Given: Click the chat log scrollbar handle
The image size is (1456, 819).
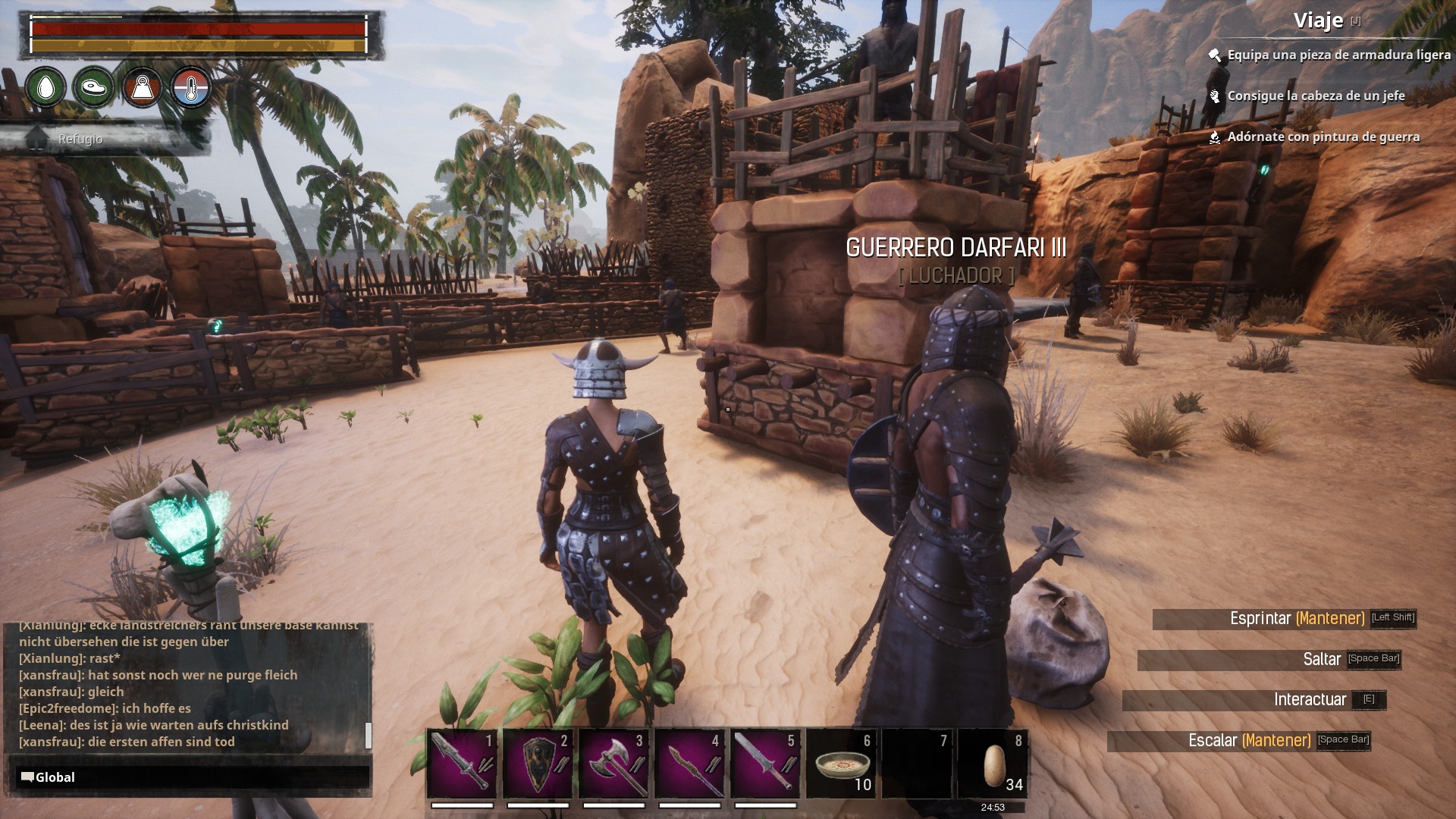Looking at the screenshot, I should 369,735.
